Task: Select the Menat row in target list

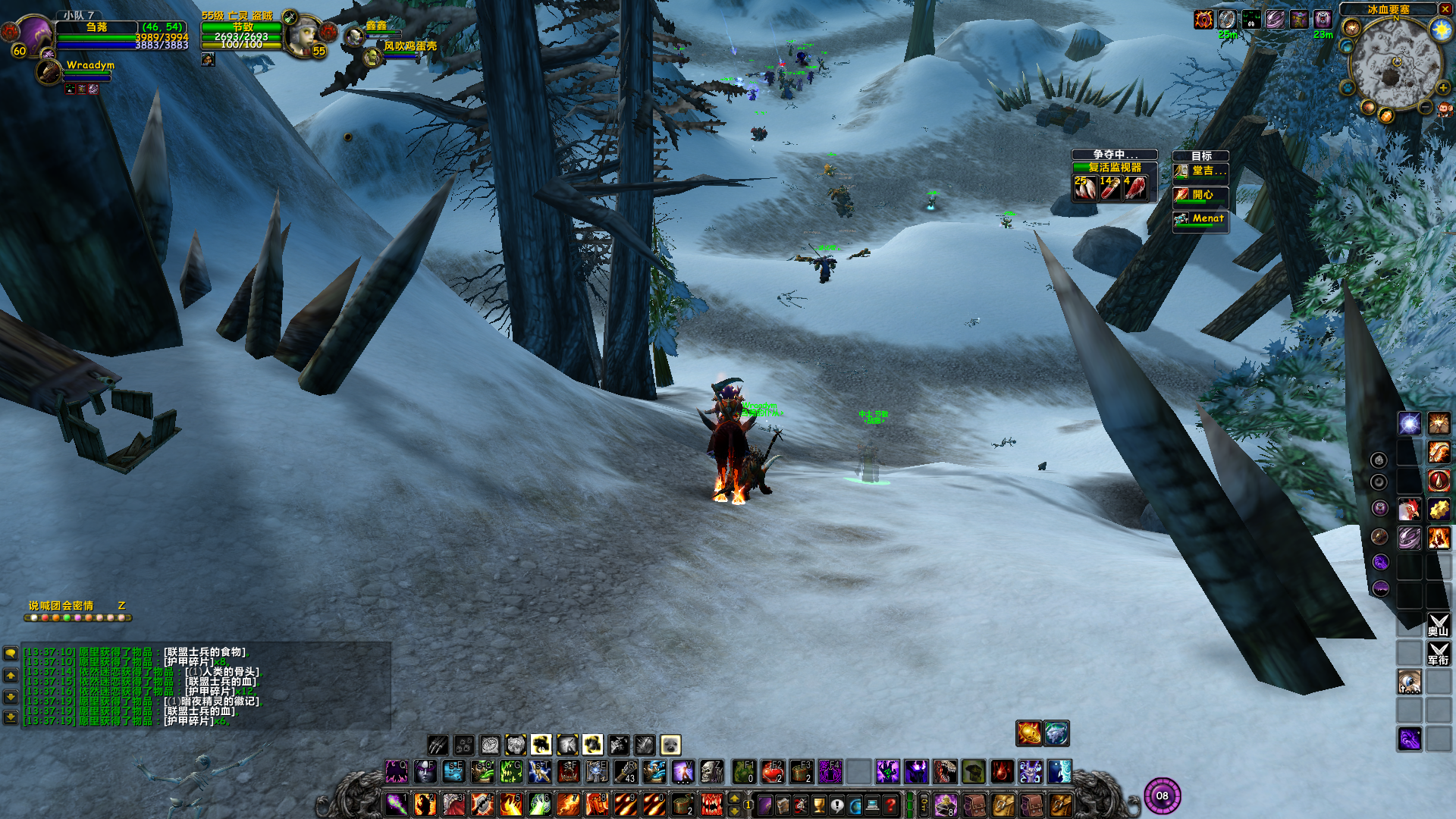Action: [x=1200, y=219]
